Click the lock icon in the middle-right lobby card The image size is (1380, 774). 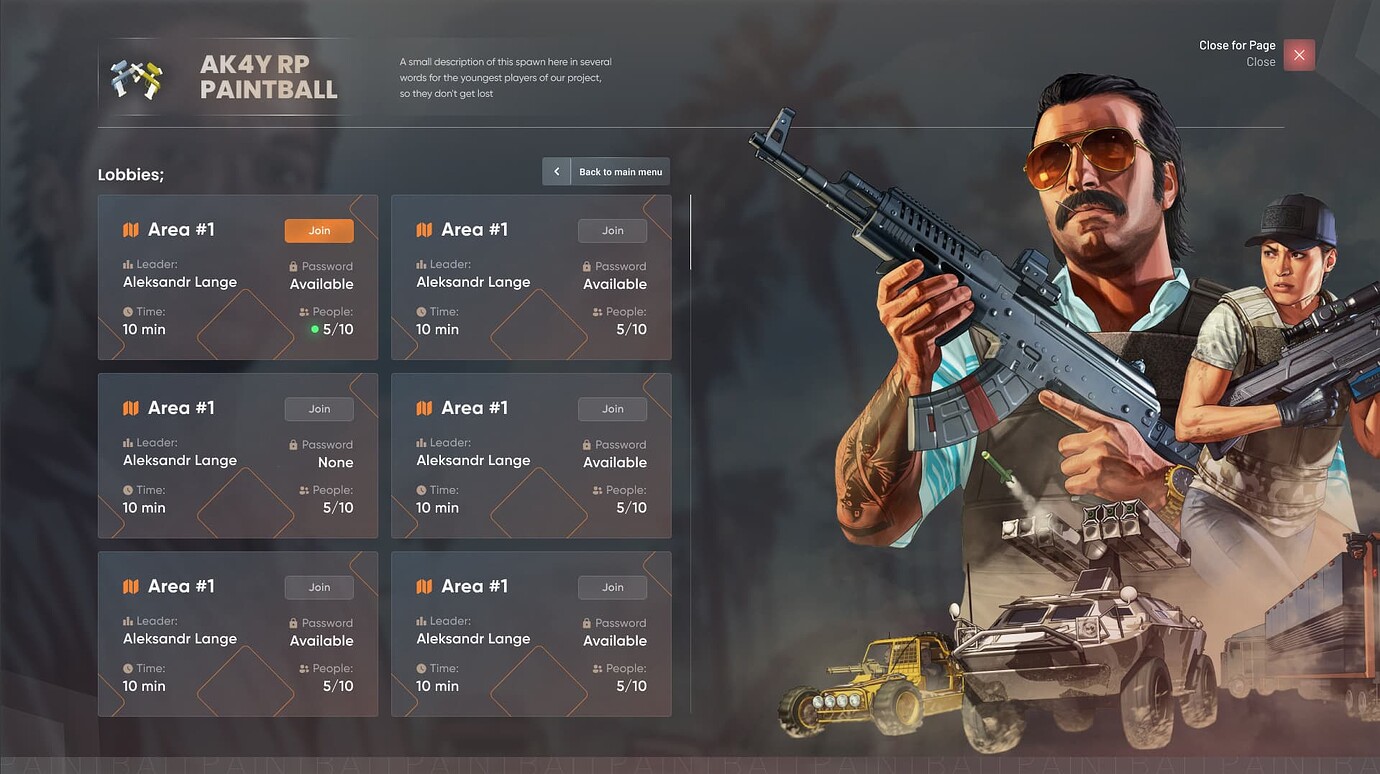click(588, 444)
